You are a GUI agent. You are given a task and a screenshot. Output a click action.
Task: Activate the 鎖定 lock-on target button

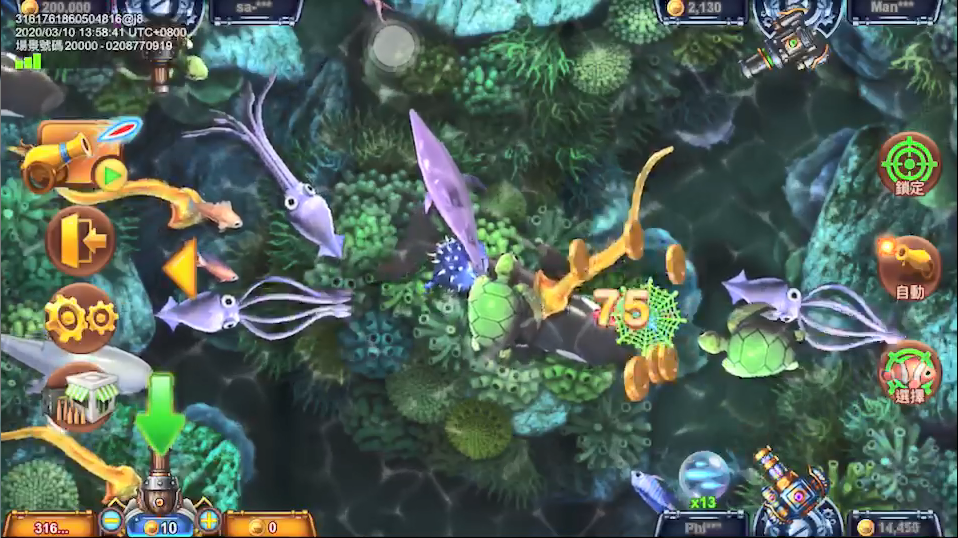coord(909,165)
